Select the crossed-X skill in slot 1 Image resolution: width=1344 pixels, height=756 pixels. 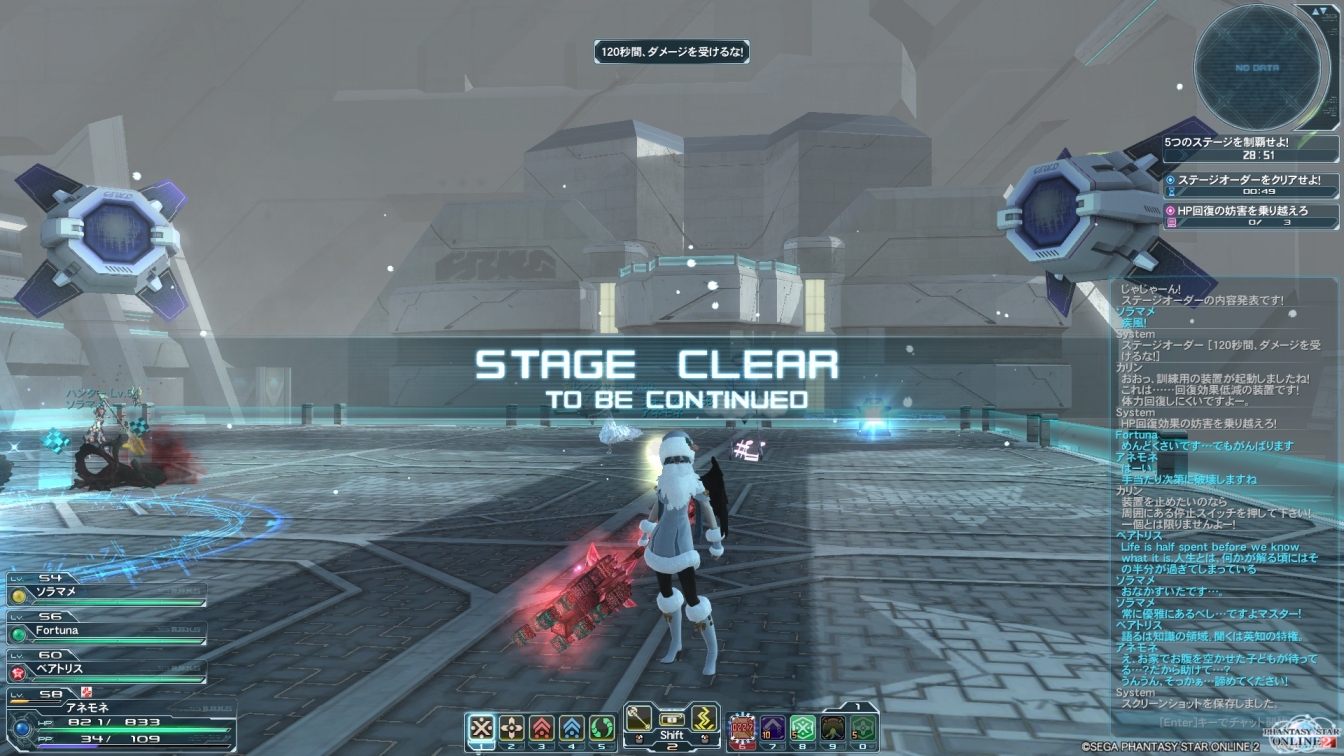[x=483, y=727]
